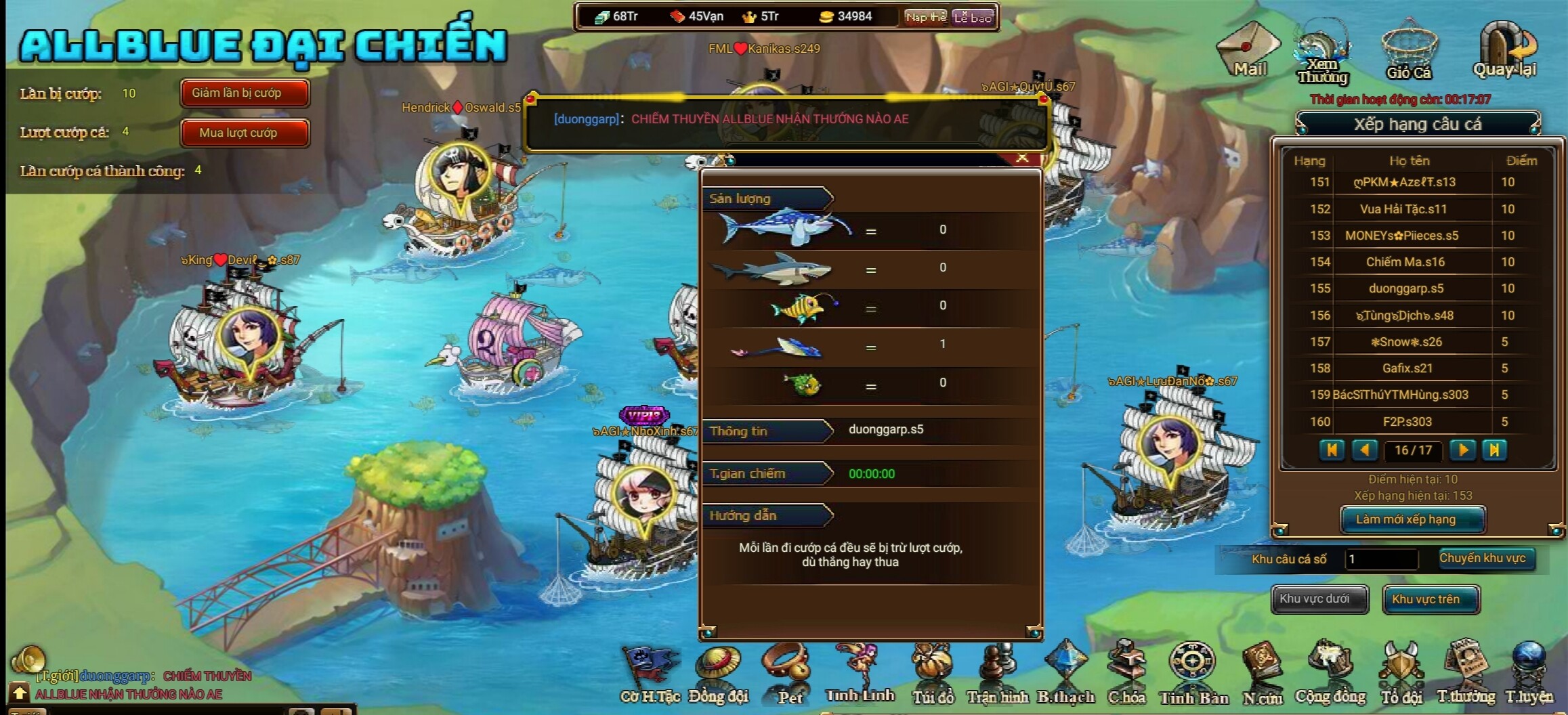Image resolution: width=1568 pixels, height=715 pixels.
Task: Jump to first ranking page
Action: tap(1332, 450)
